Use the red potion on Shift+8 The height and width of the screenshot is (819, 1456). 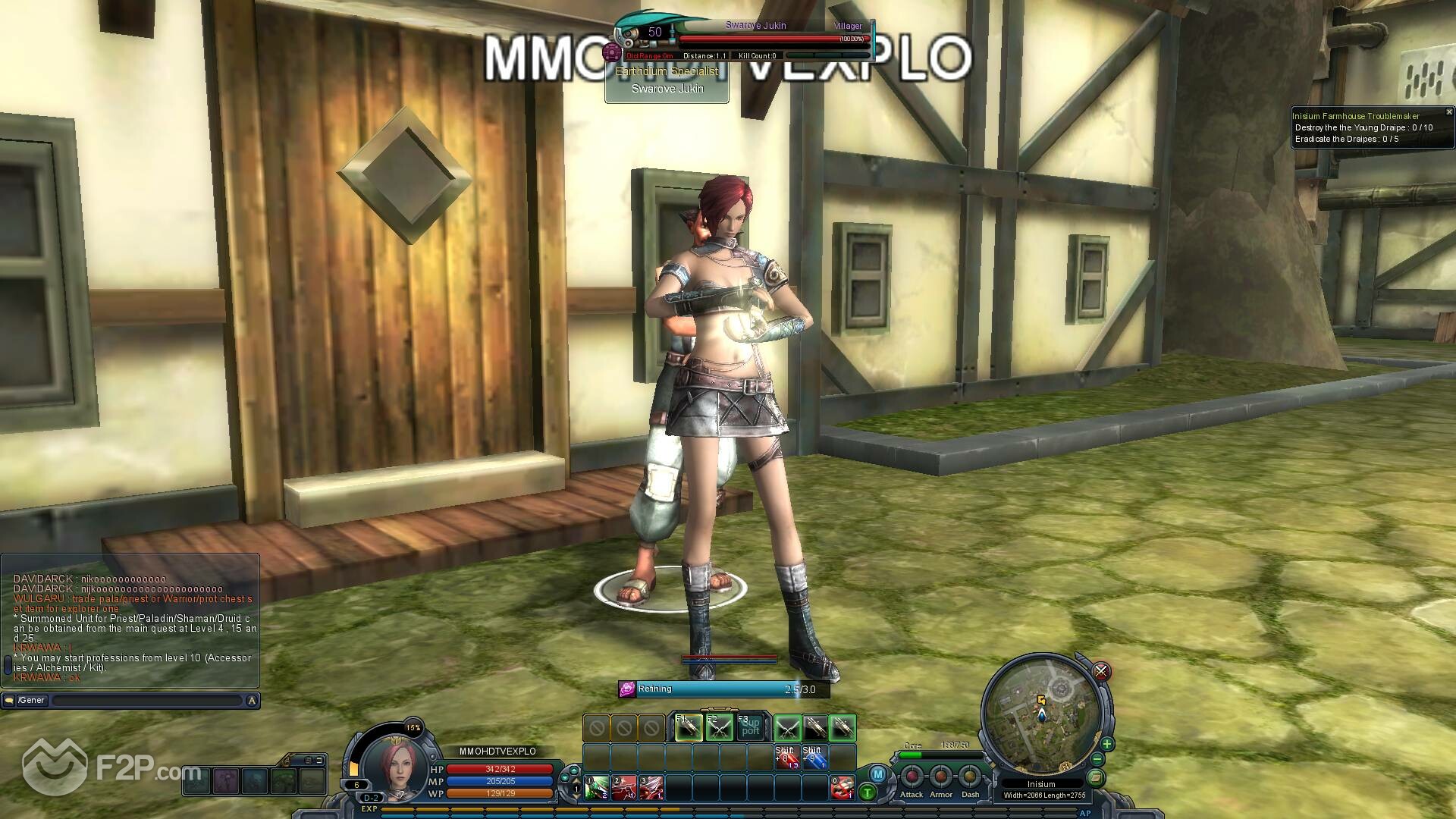coord(786,757)
